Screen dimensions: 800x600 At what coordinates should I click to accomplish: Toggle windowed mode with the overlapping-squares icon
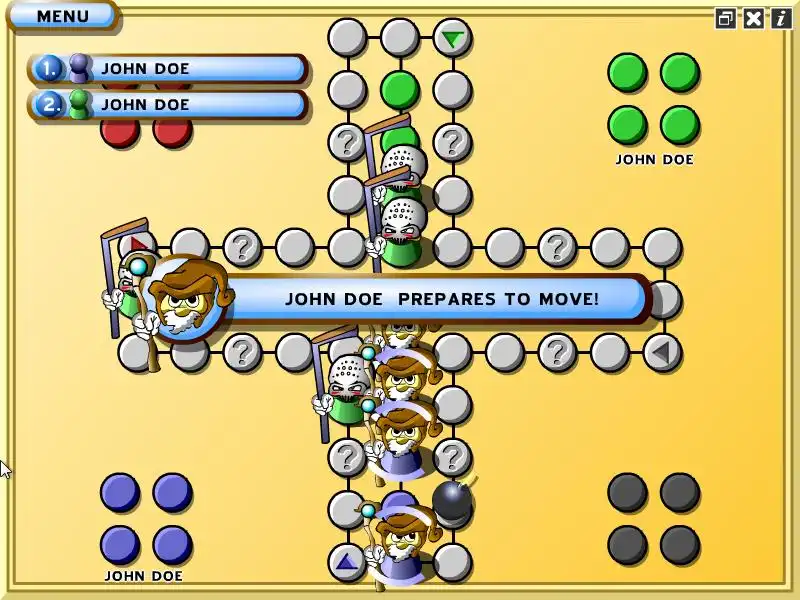pos(726,18)
